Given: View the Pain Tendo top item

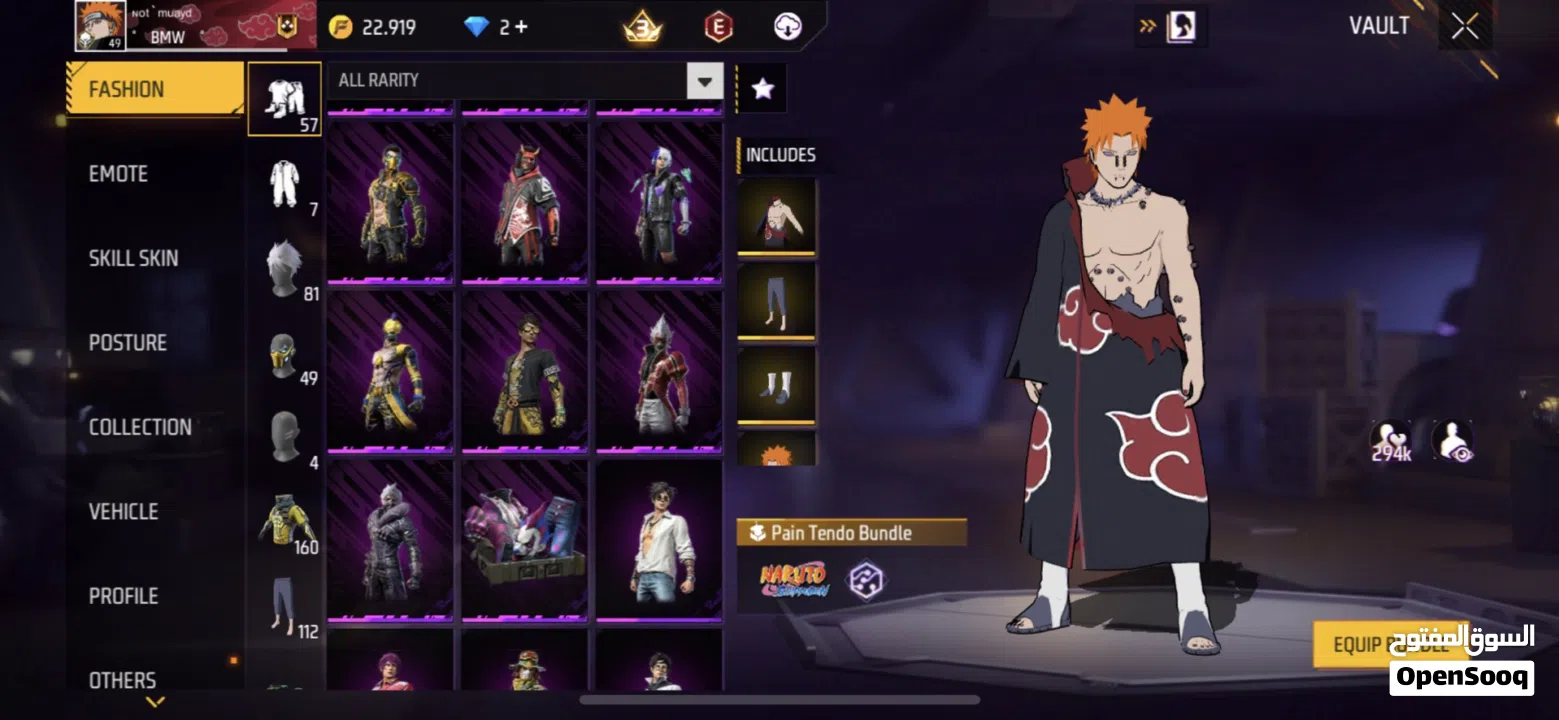Looking at the screenshot, I should [776, 216].
